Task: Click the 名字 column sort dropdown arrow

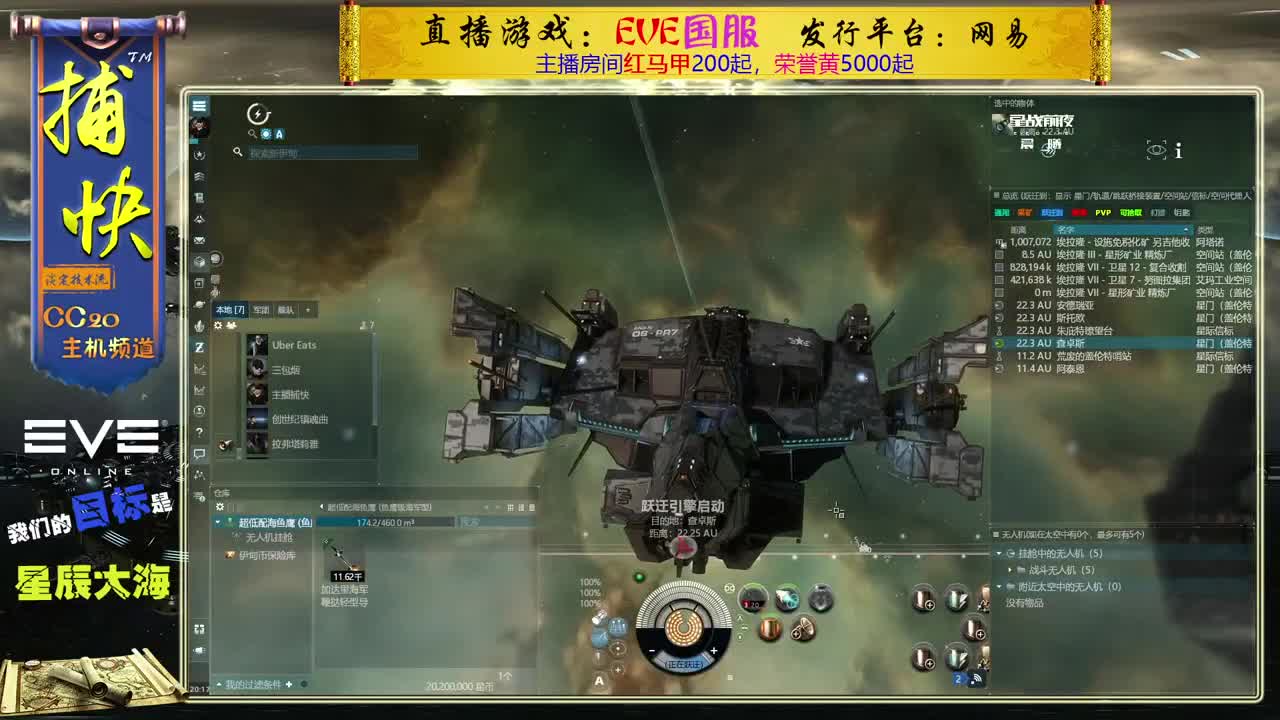Action: tap(1186, 229)
